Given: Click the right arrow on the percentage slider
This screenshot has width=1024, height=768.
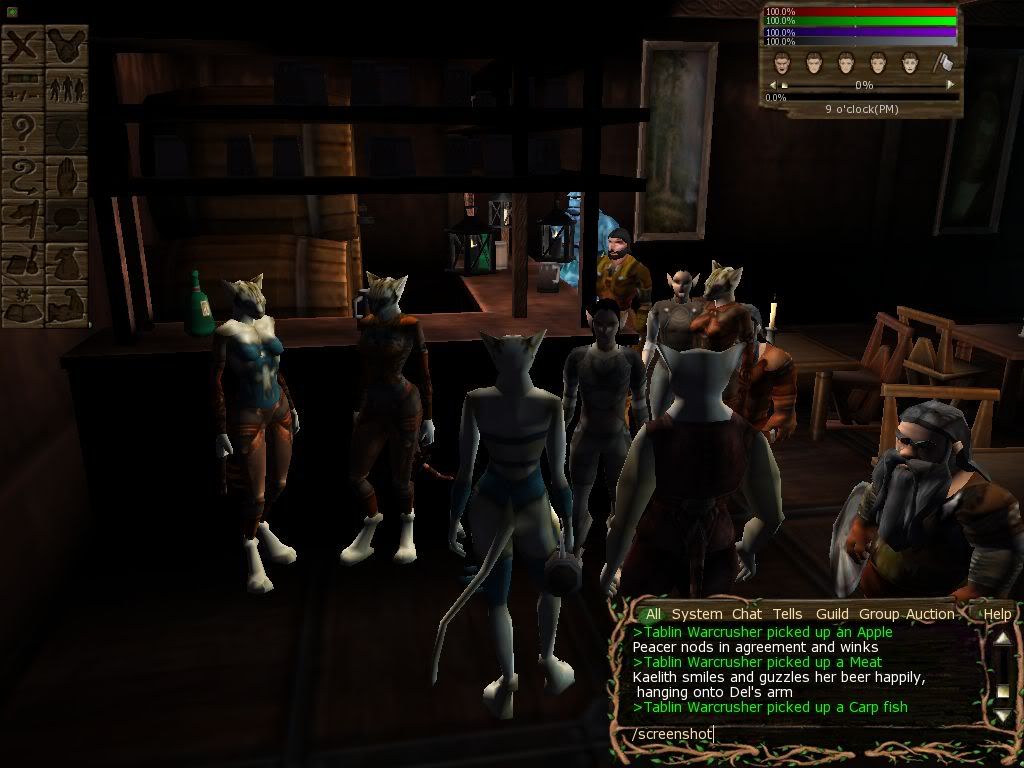Looking at the screenshot, I should pyautogui.click(x=950, y=86).
